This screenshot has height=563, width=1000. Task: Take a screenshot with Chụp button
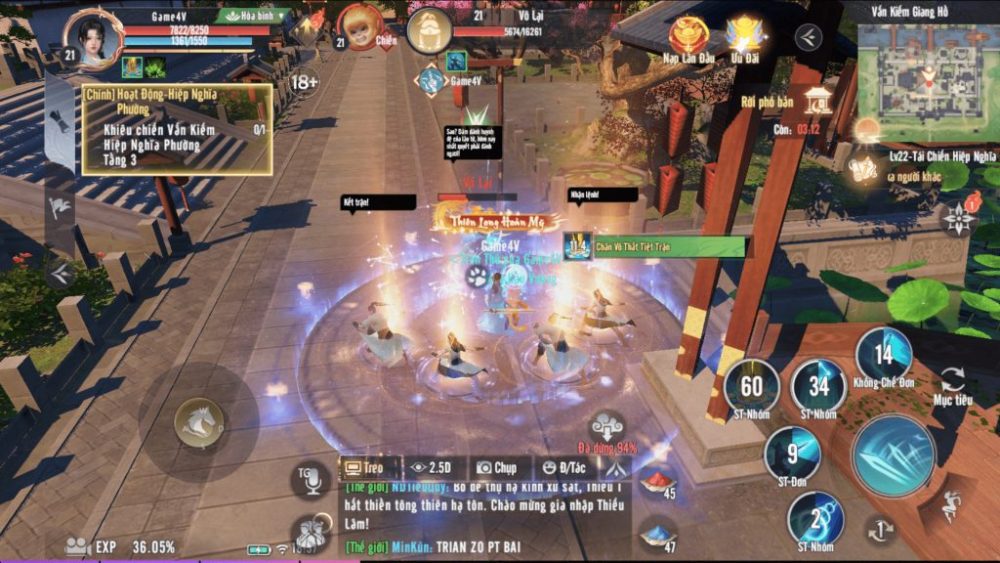tap(497, 467)
